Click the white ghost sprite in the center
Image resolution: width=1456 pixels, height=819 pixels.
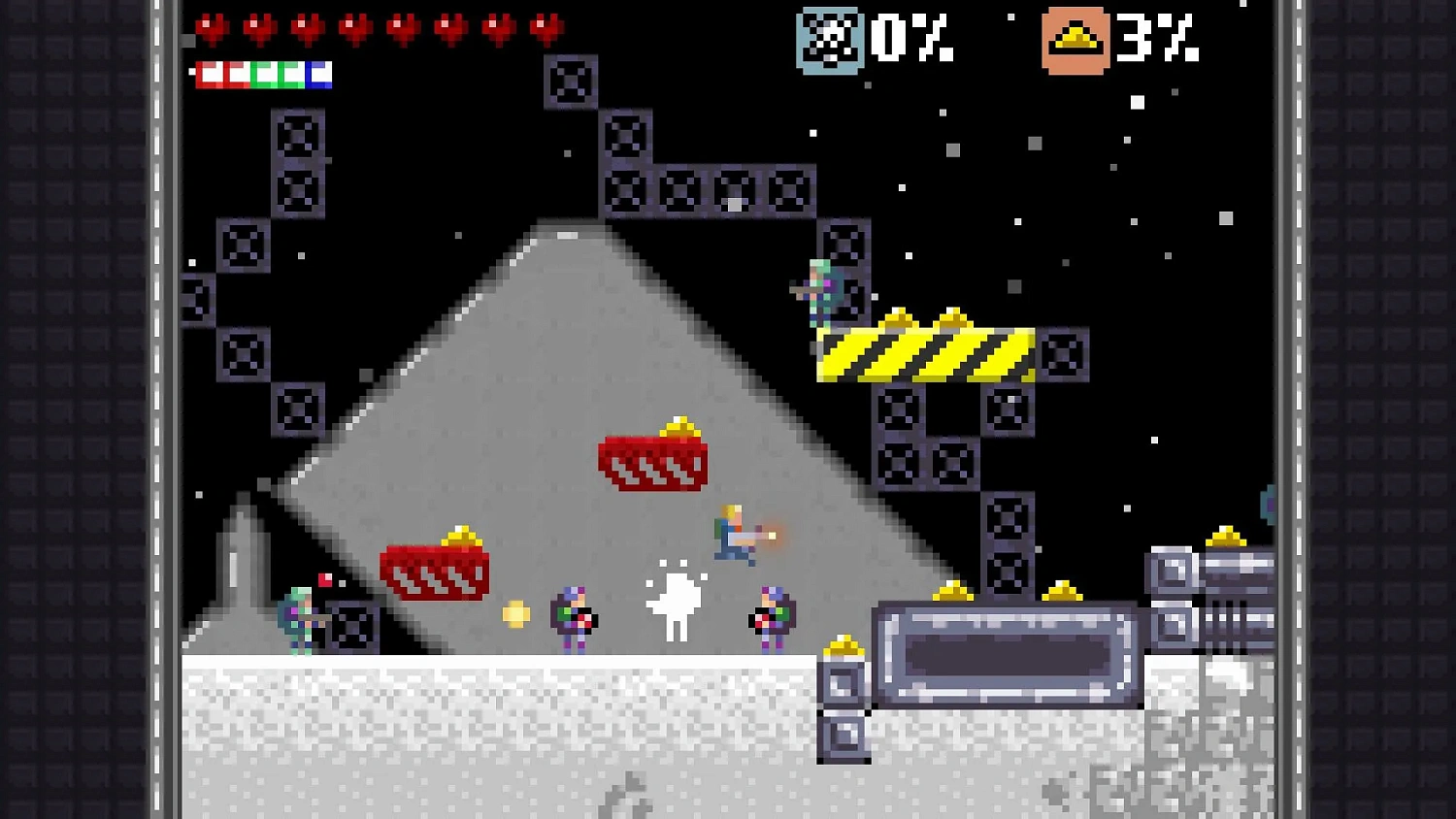pyautogui.click(x=677, y=602)
